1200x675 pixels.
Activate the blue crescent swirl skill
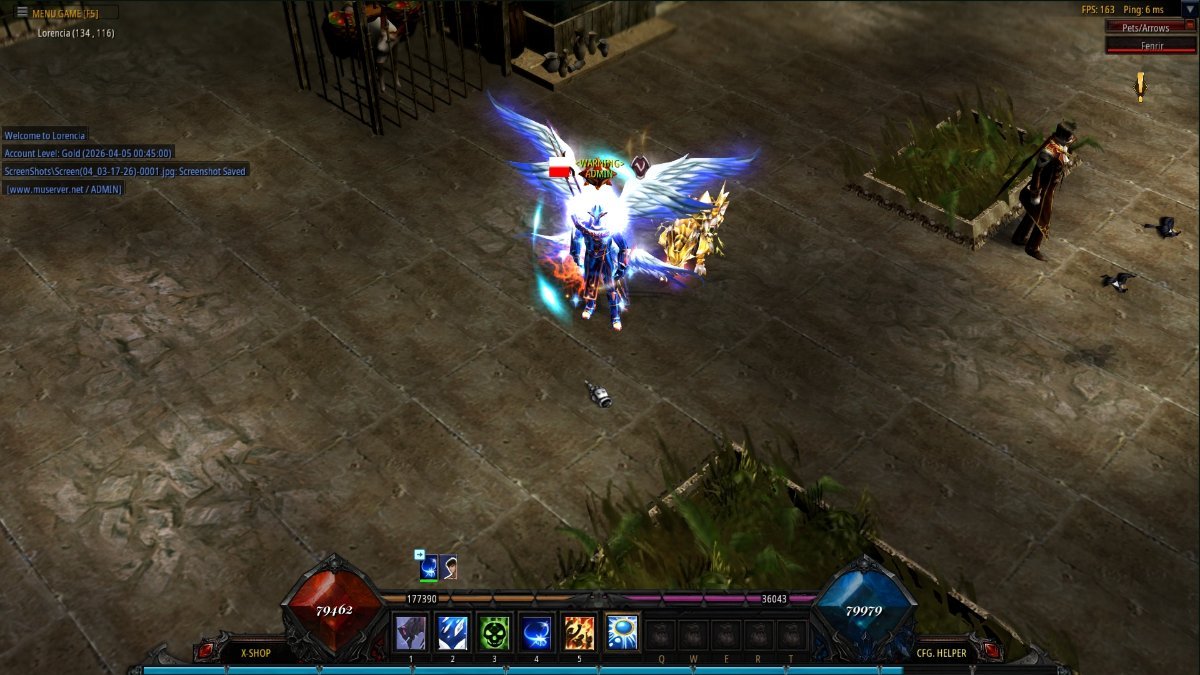[x=537, y=633]
